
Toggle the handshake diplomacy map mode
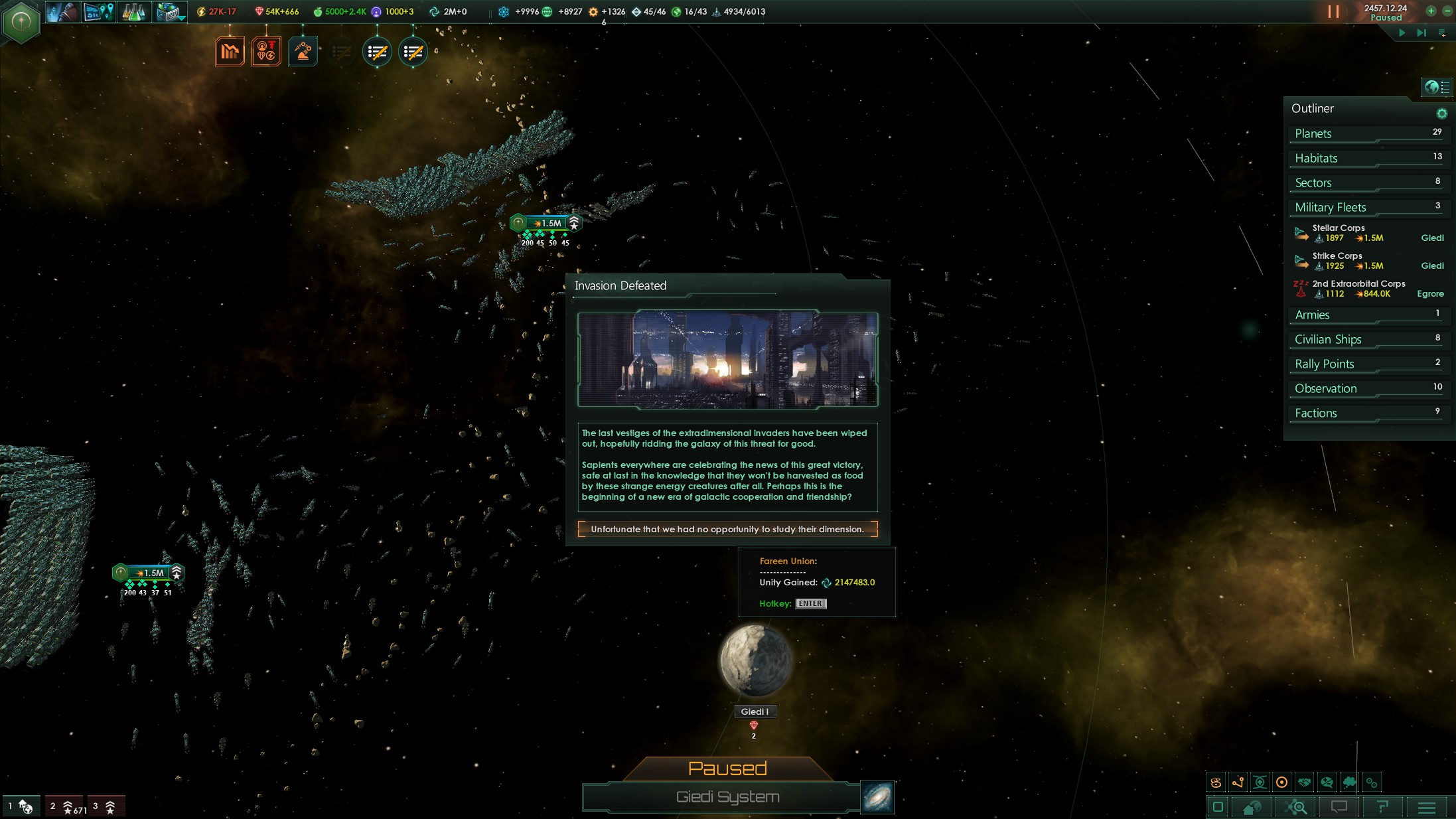[1304, 782]
